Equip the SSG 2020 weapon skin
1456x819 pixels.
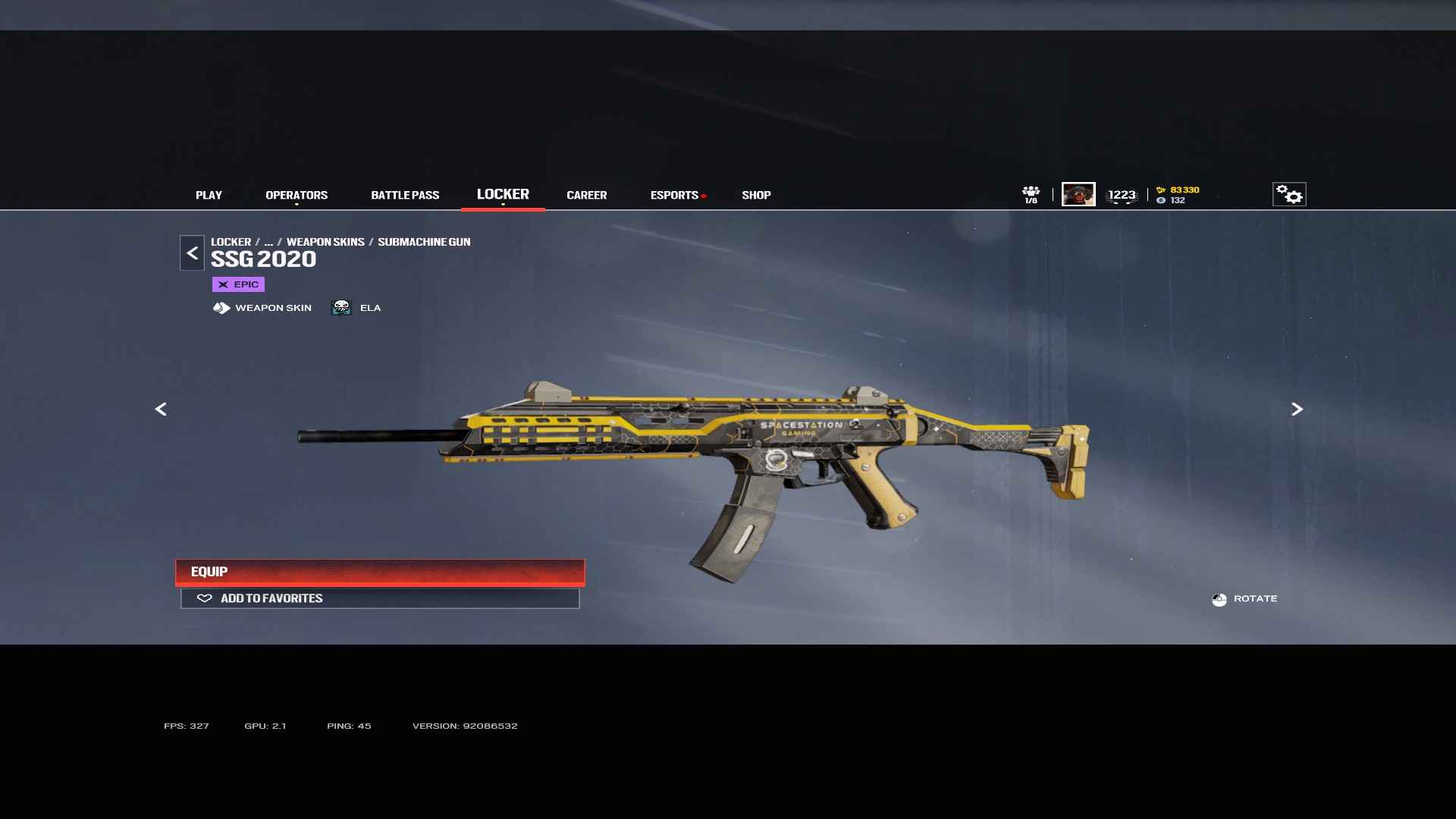[x=380, y=572]
